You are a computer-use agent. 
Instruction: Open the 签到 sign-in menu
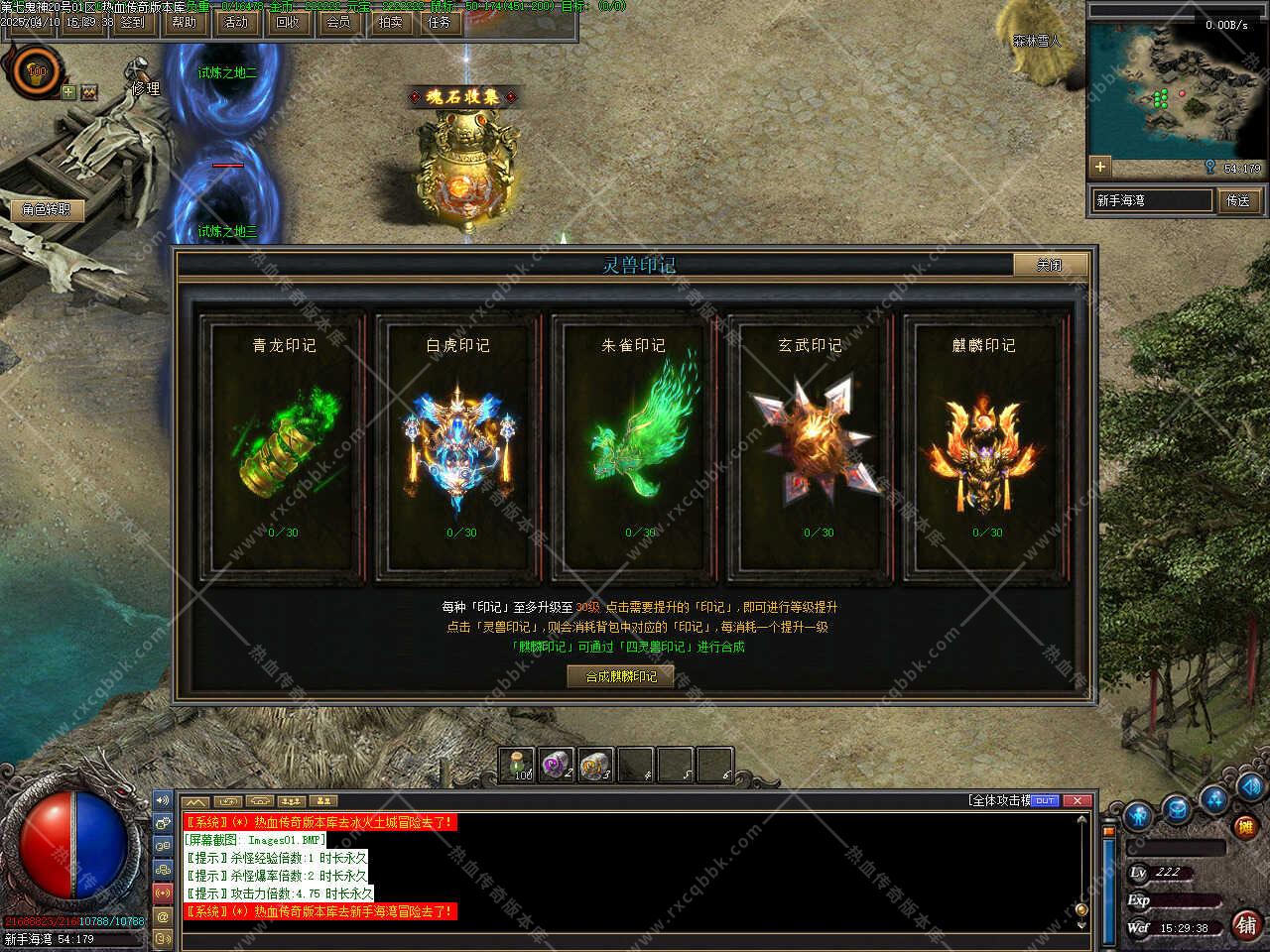[132, 22]
